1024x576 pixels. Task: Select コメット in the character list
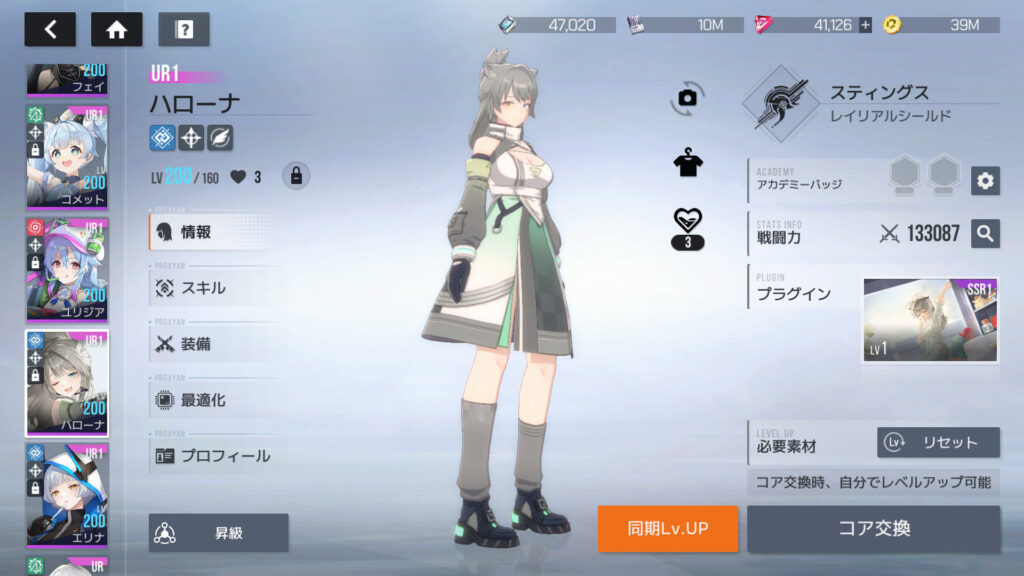[x=67, y=156]
